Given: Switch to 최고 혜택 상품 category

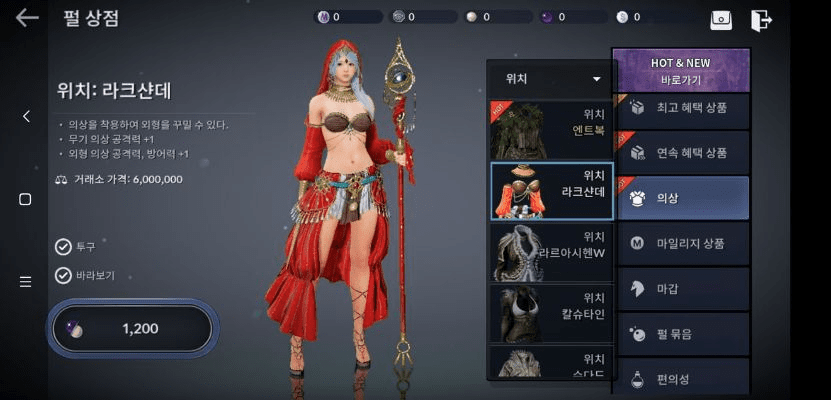Looking at the screenshot, I should coord(681,108).
